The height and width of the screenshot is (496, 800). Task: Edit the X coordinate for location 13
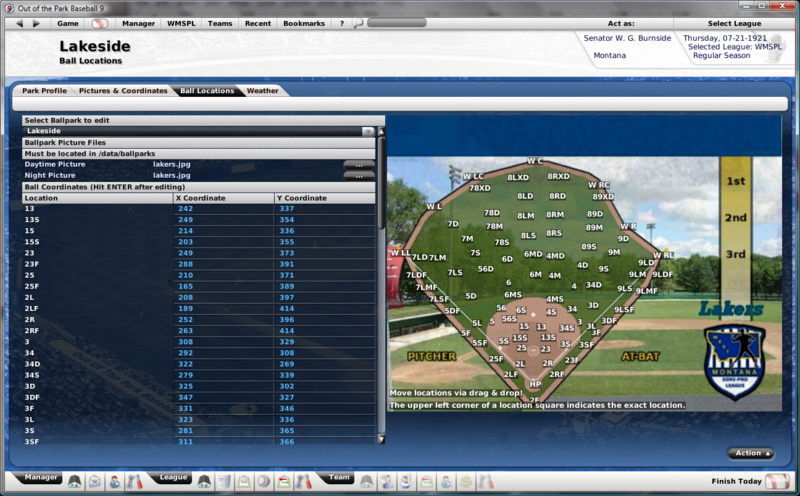[x=222, y=209]
